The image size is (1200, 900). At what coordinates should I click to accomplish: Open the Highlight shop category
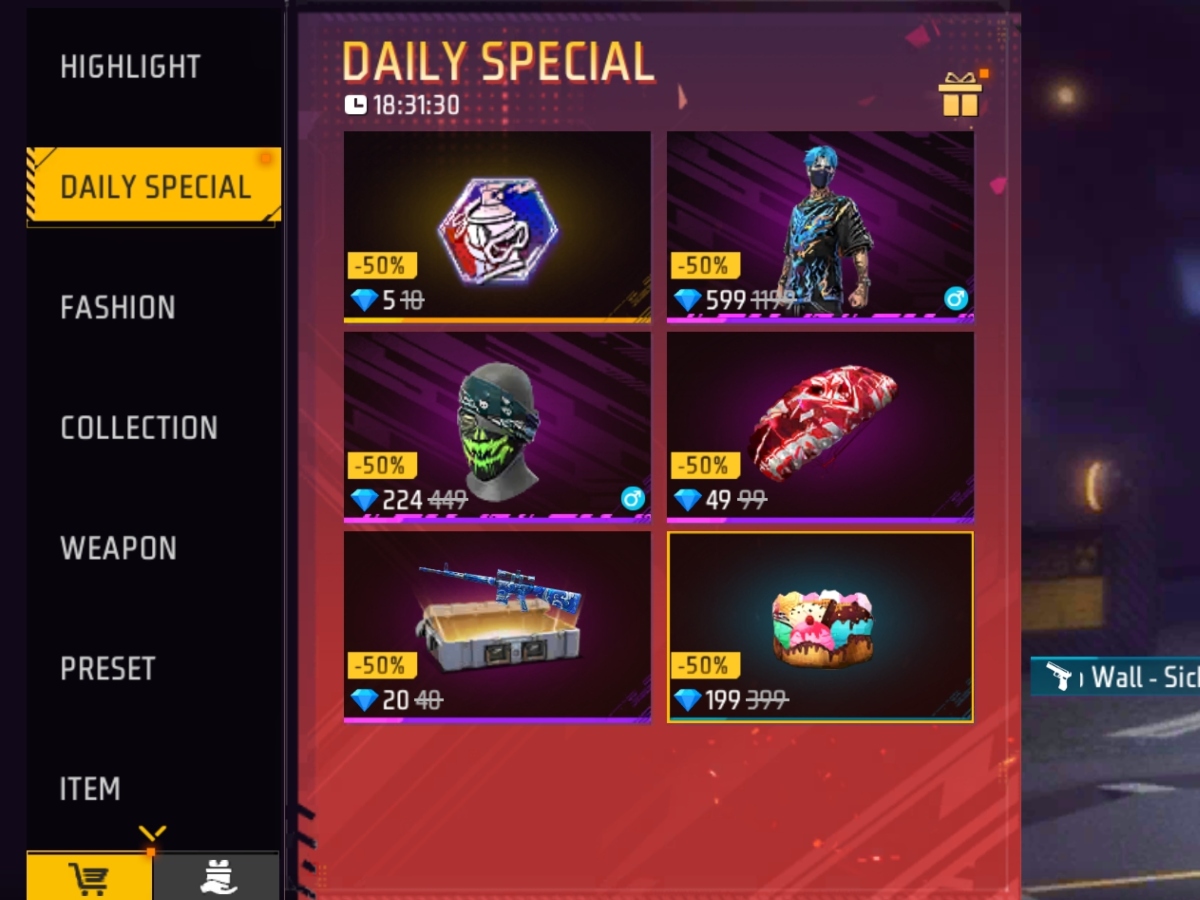pyautogui.click(x=131, y=67)
